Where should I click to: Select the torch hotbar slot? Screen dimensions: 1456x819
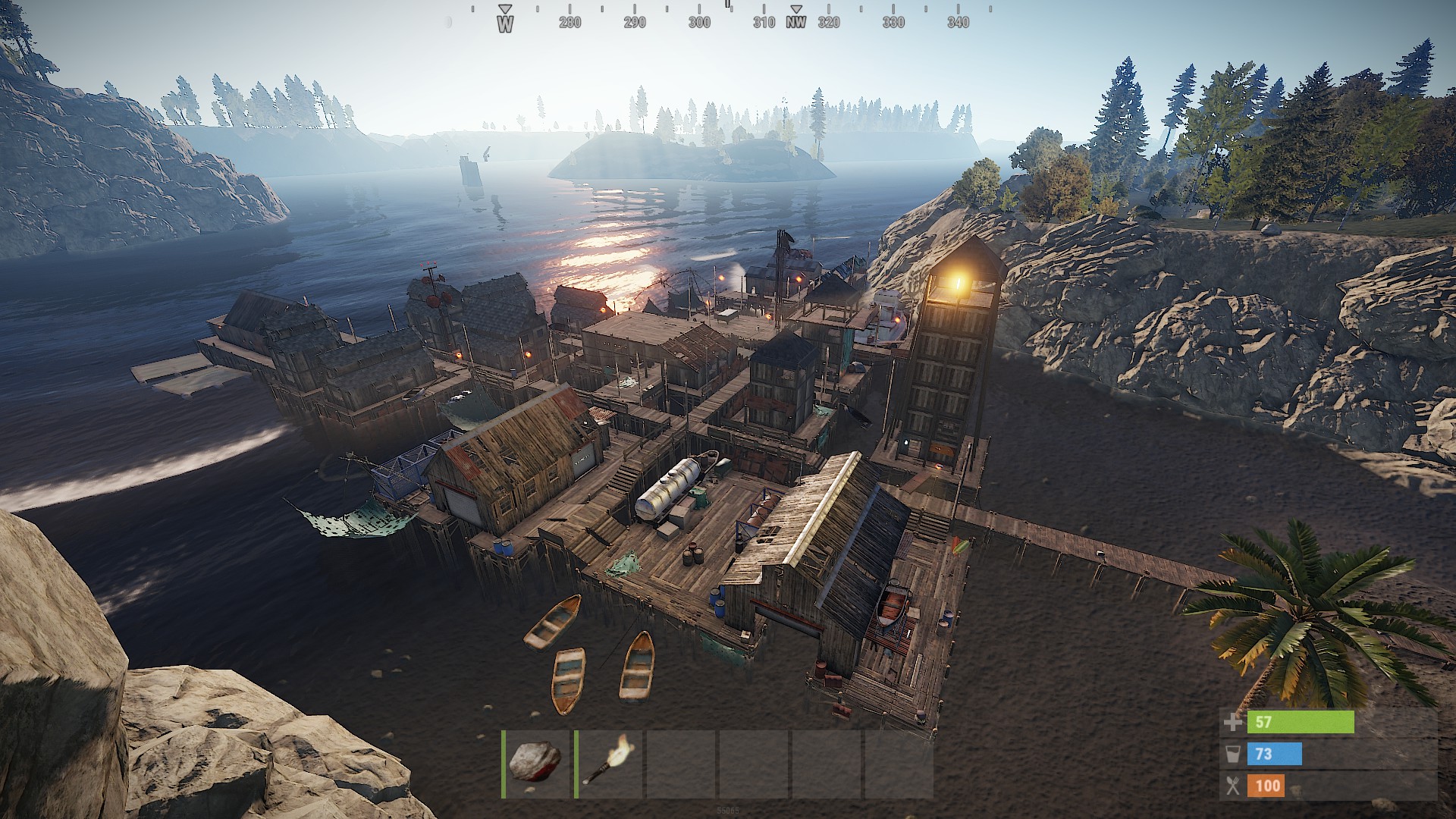609,763
